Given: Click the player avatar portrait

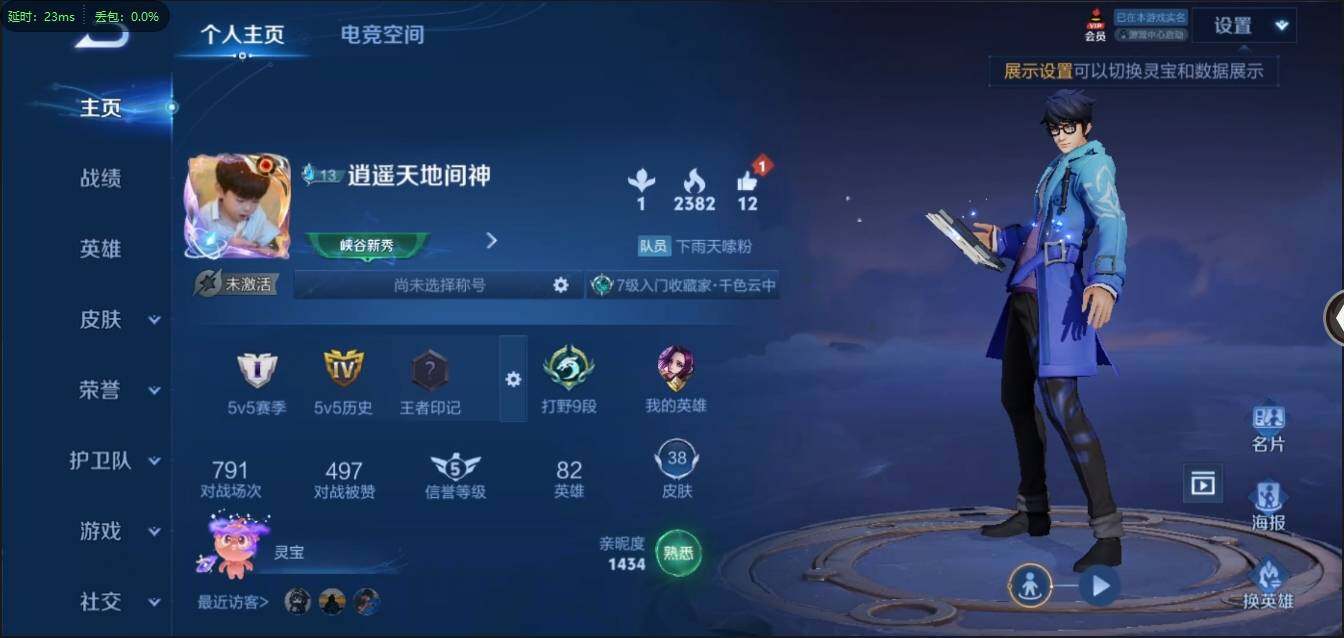Looking at the screenshot, I should point(237,206).
